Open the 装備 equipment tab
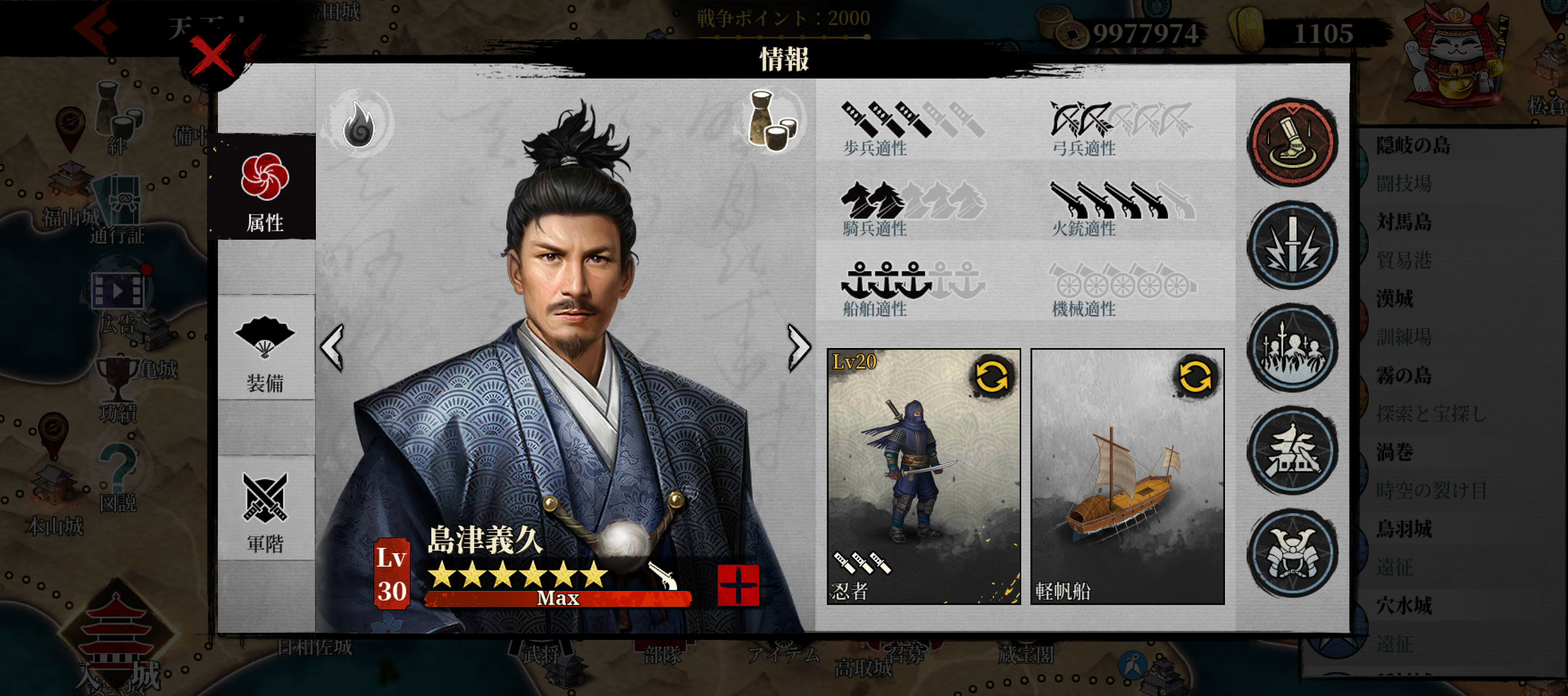Viewport: 1568px width, 696px height. (264, 352)
